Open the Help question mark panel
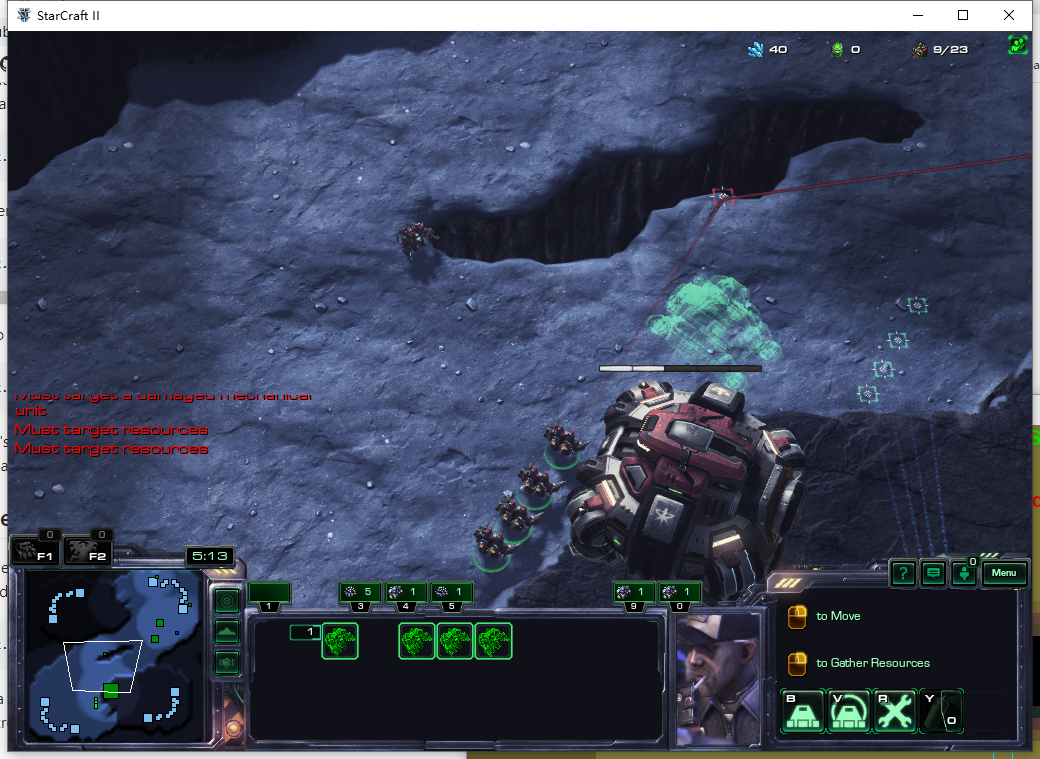The image size is (1040, 759). 903,573
